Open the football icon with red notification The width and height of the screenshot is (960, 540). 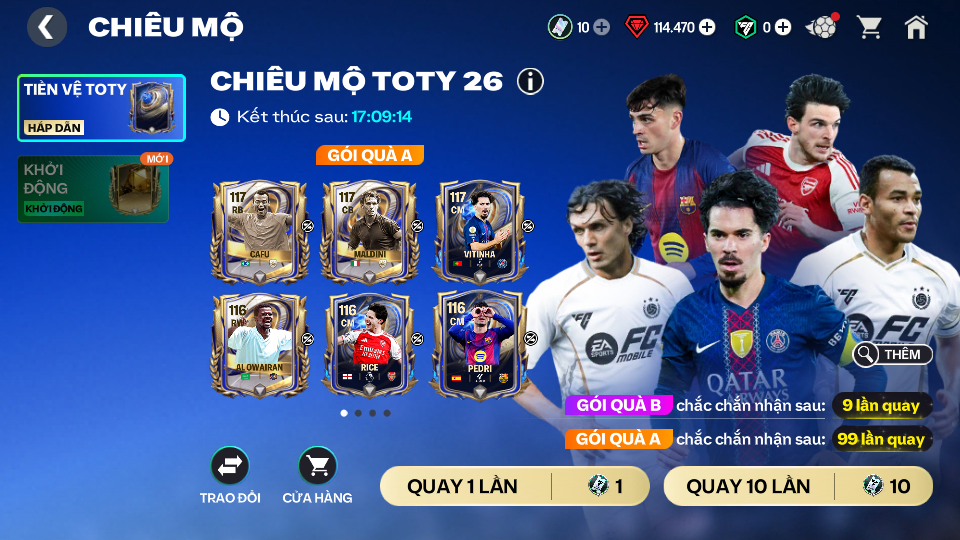click(x=822, y=27)
